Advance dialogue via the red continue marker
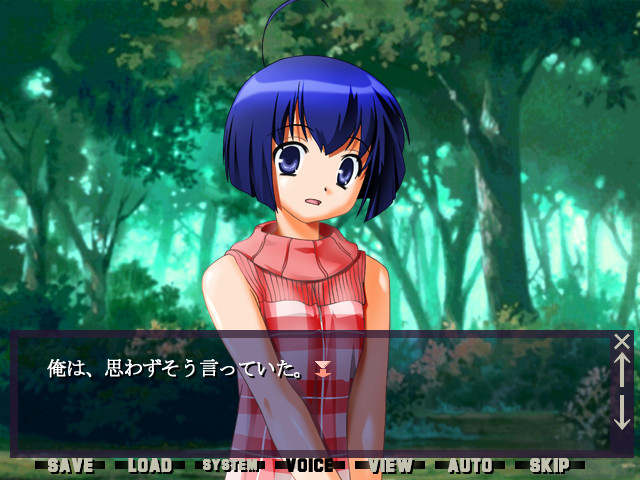 coord(322,370)
